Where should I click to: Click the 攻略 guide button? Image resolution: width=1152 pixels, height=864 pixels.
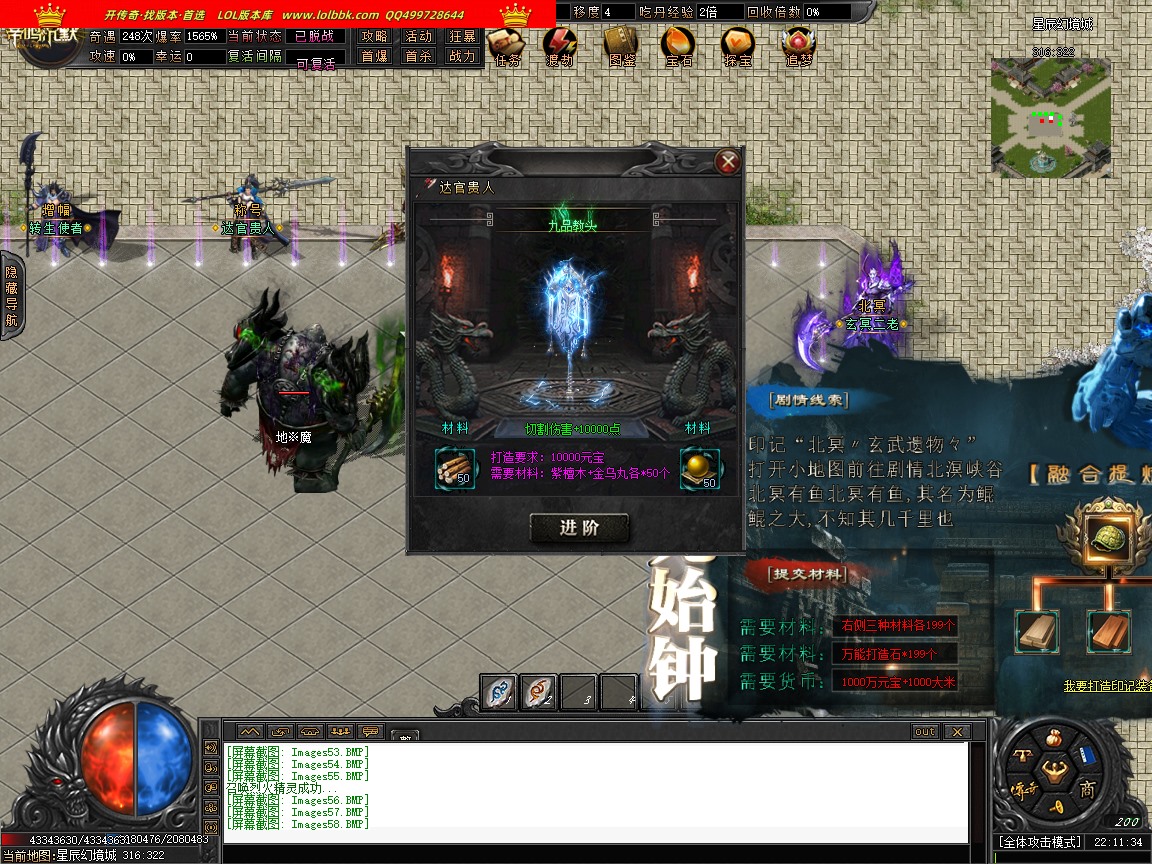point(375,36)
